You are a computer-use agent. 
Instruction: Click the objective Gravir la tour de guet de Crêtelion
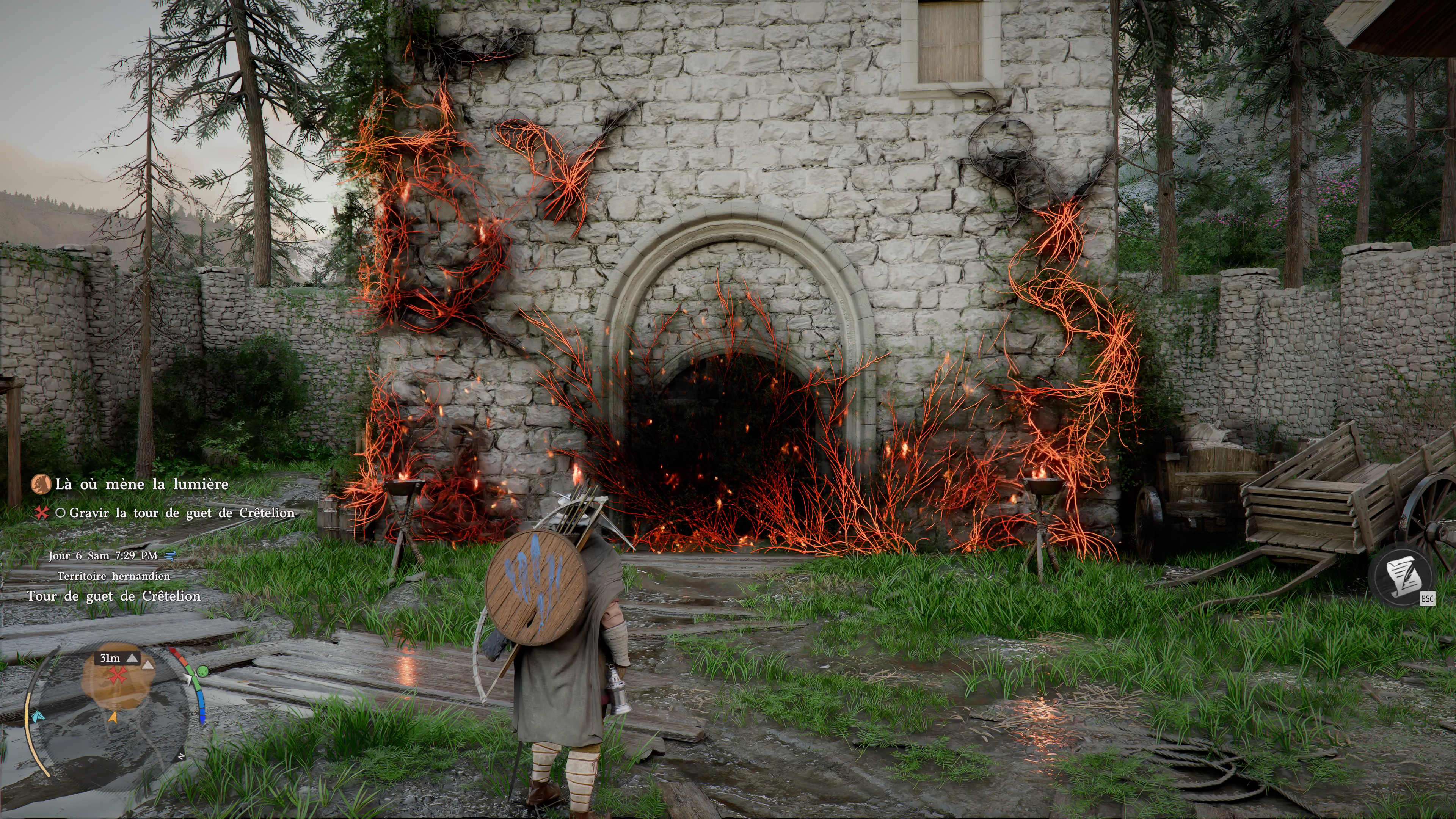tap(182, 513)
